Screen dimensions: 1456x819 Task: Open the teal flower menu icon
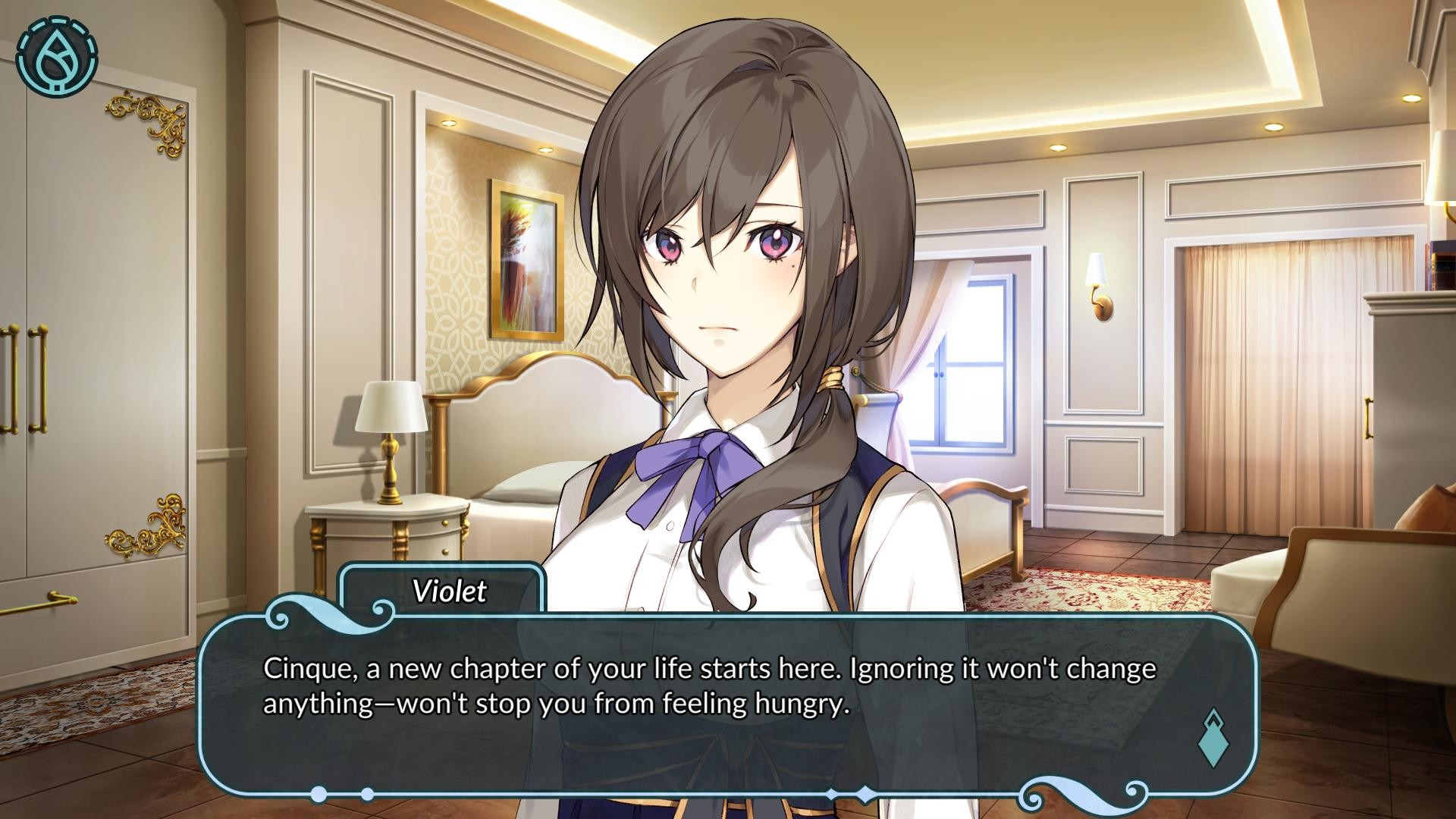click(x=57, y=57)
